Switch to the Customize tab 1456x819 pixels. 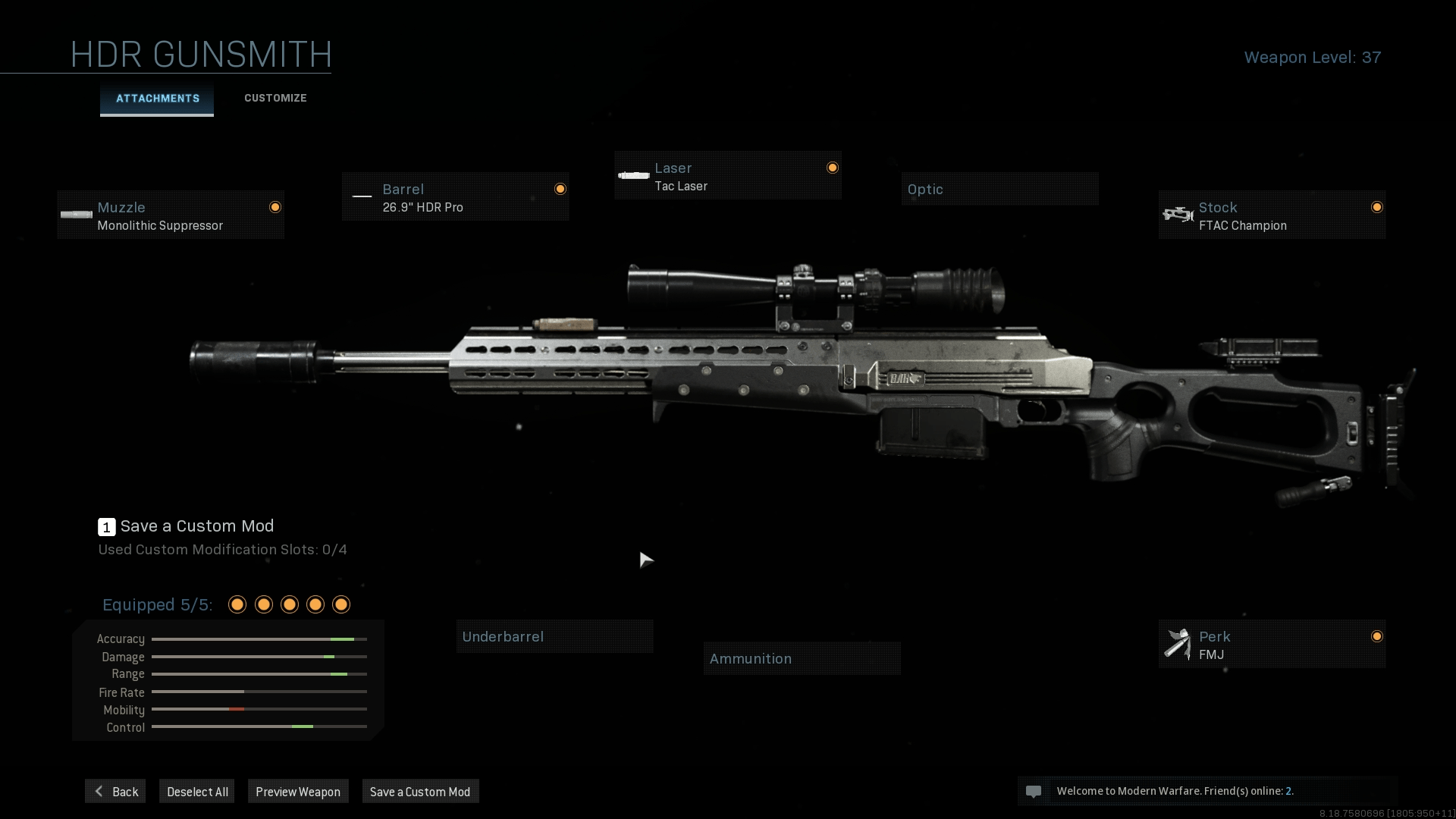[275, 98]
